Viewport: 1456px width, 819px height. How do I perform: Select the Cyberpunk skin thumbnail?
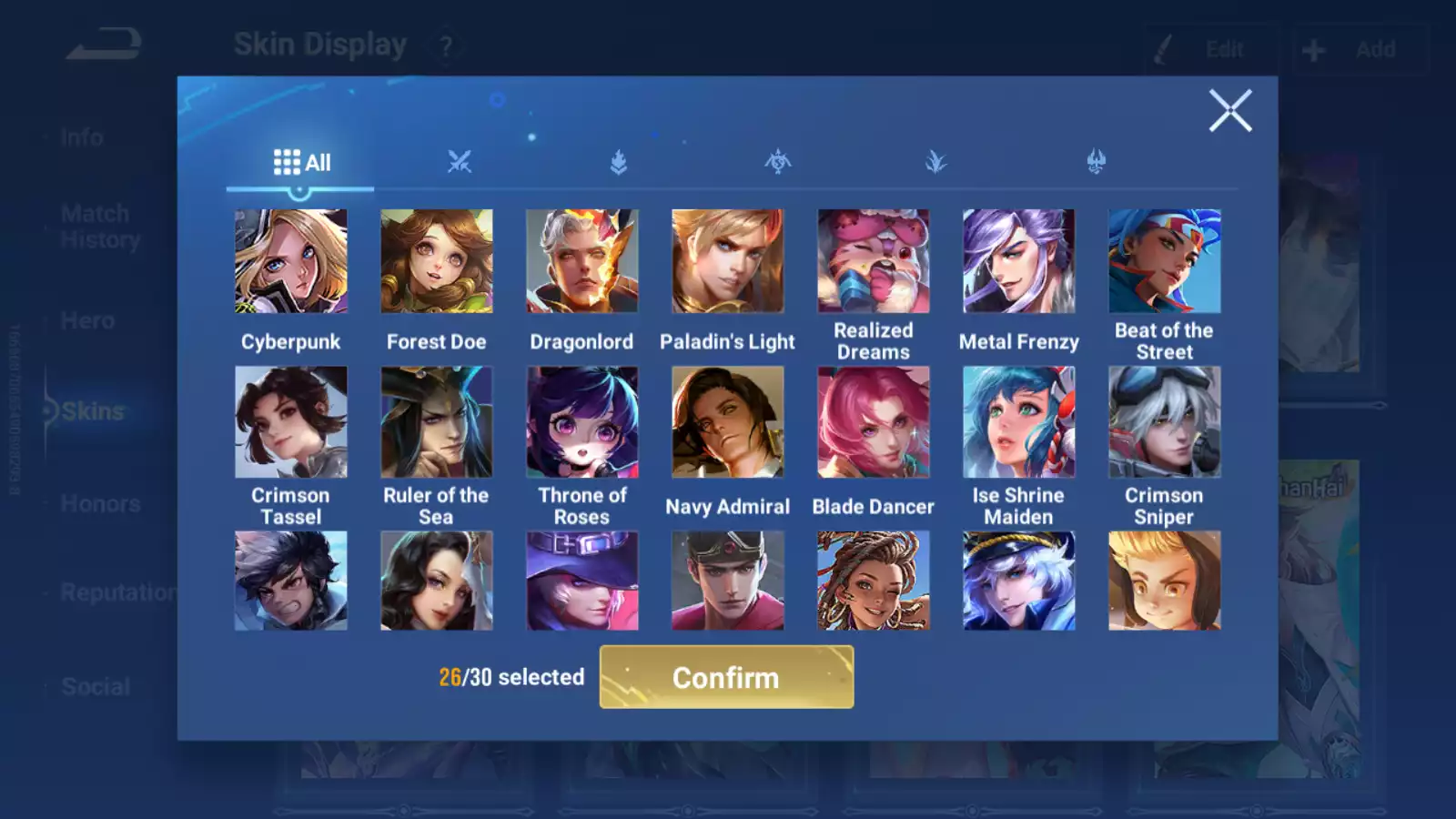click(x=291, y=262)
